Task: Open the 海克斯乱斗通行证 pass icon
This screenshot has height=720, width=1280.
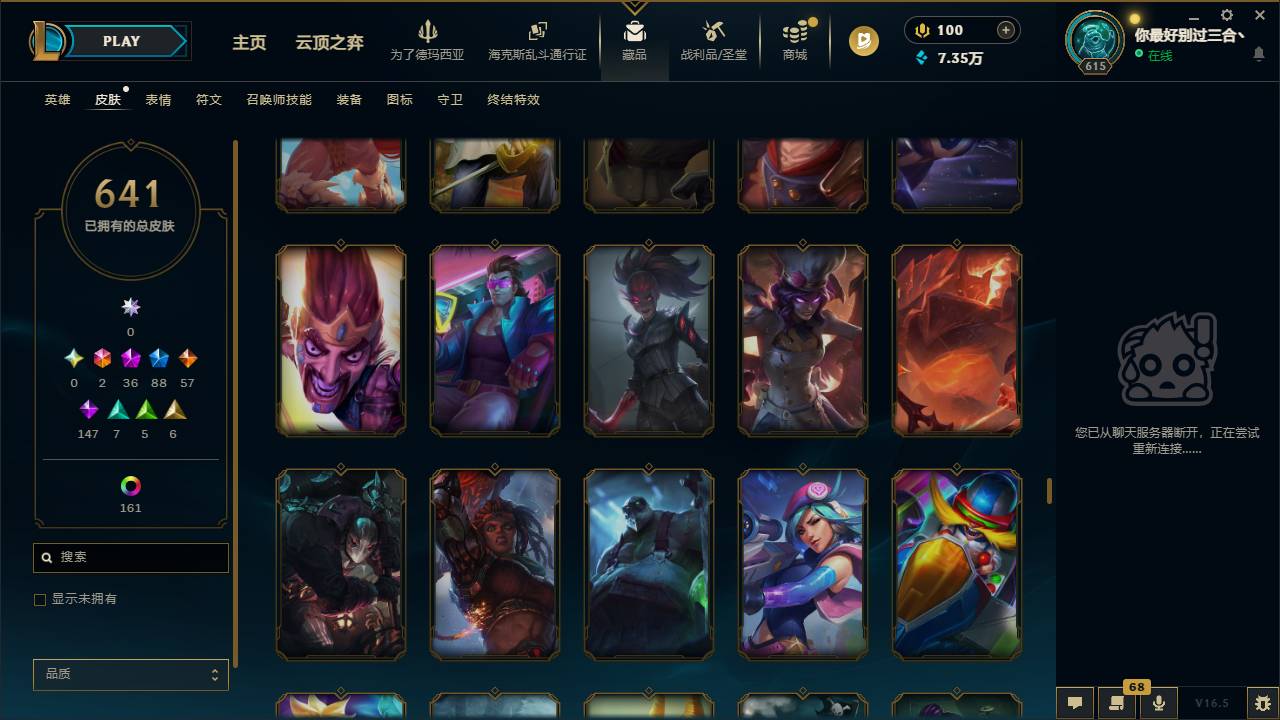Action: [x=537, y=40]
